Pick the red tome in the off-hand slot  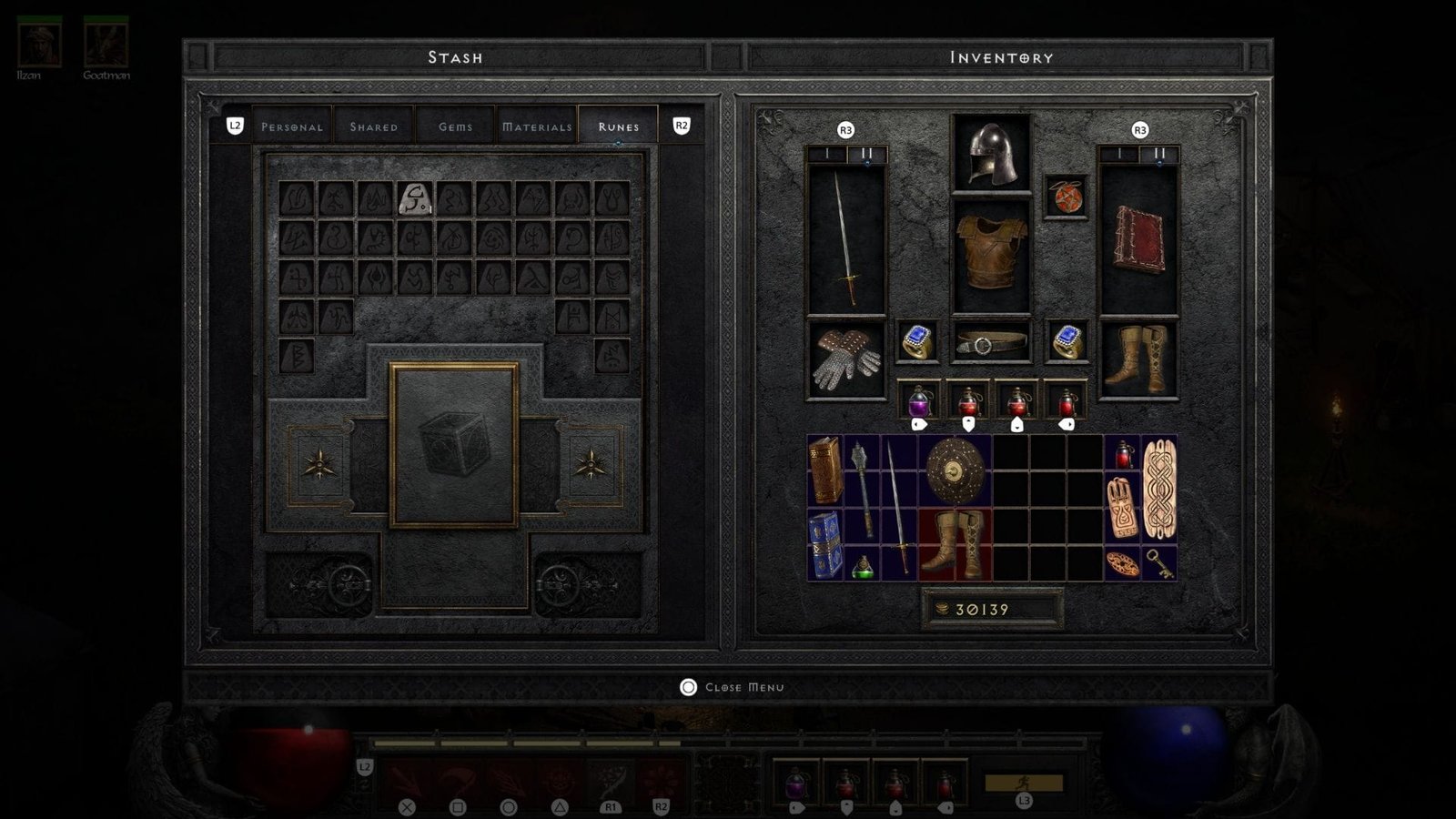click(x=1138, y=240)
